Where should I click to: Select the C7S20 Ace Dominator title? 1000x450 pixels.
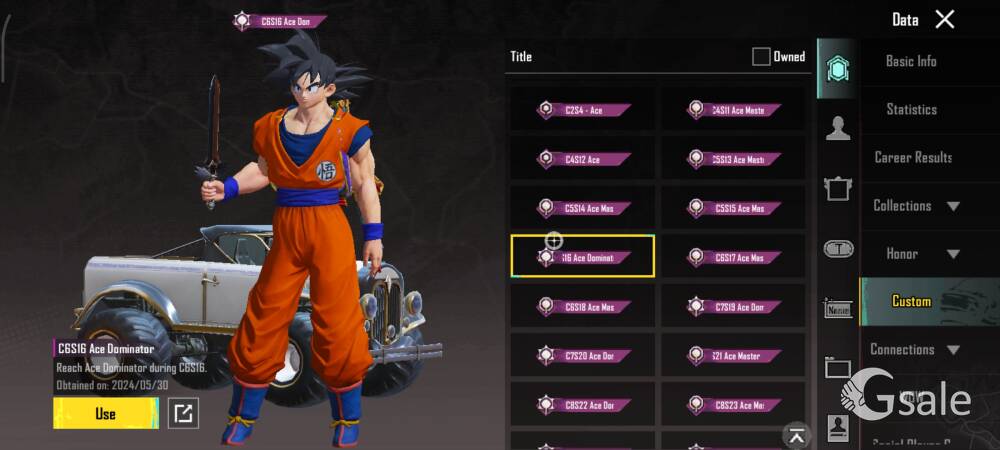(x=583, y=355)
